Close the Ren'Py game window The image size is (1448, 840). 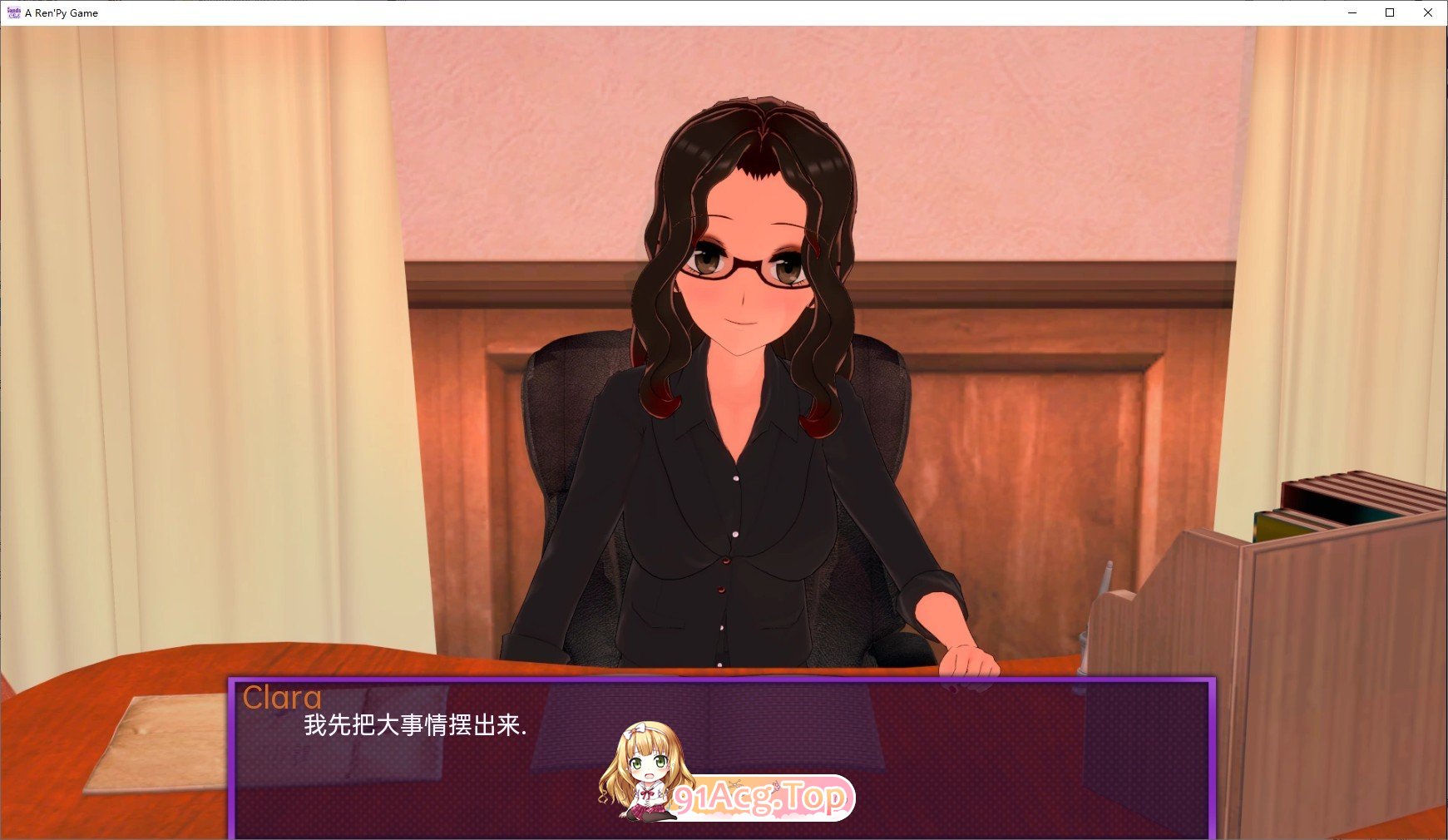click(x=1428, y=12)
